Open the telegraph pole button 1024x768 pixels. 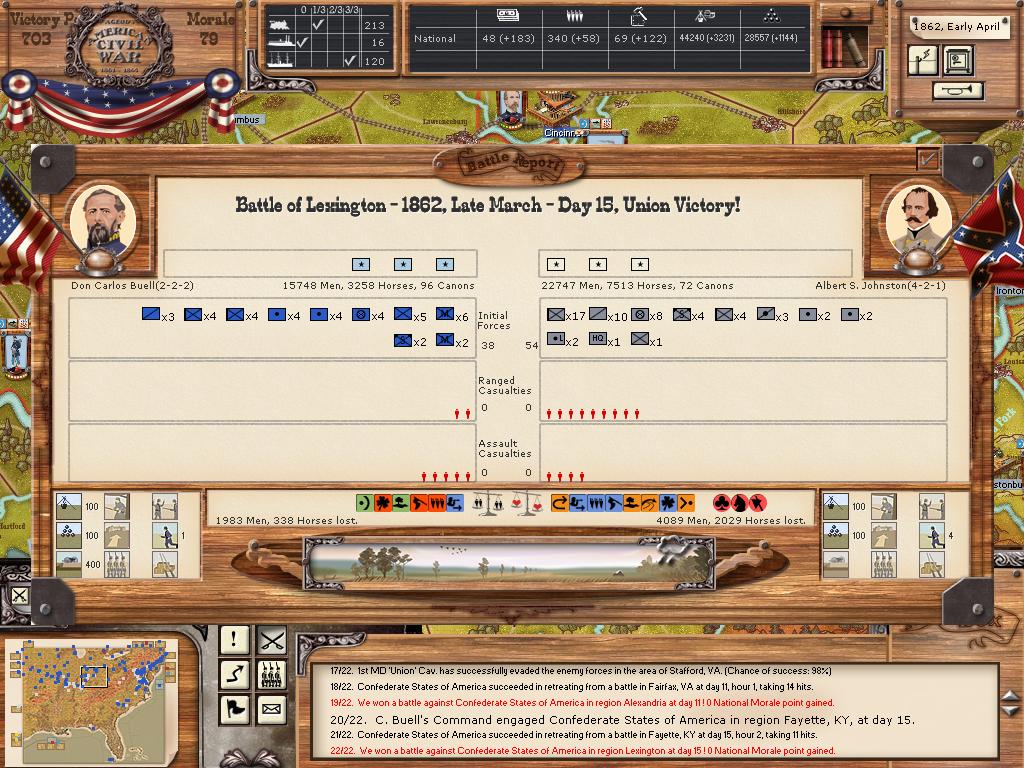[924, 60]
